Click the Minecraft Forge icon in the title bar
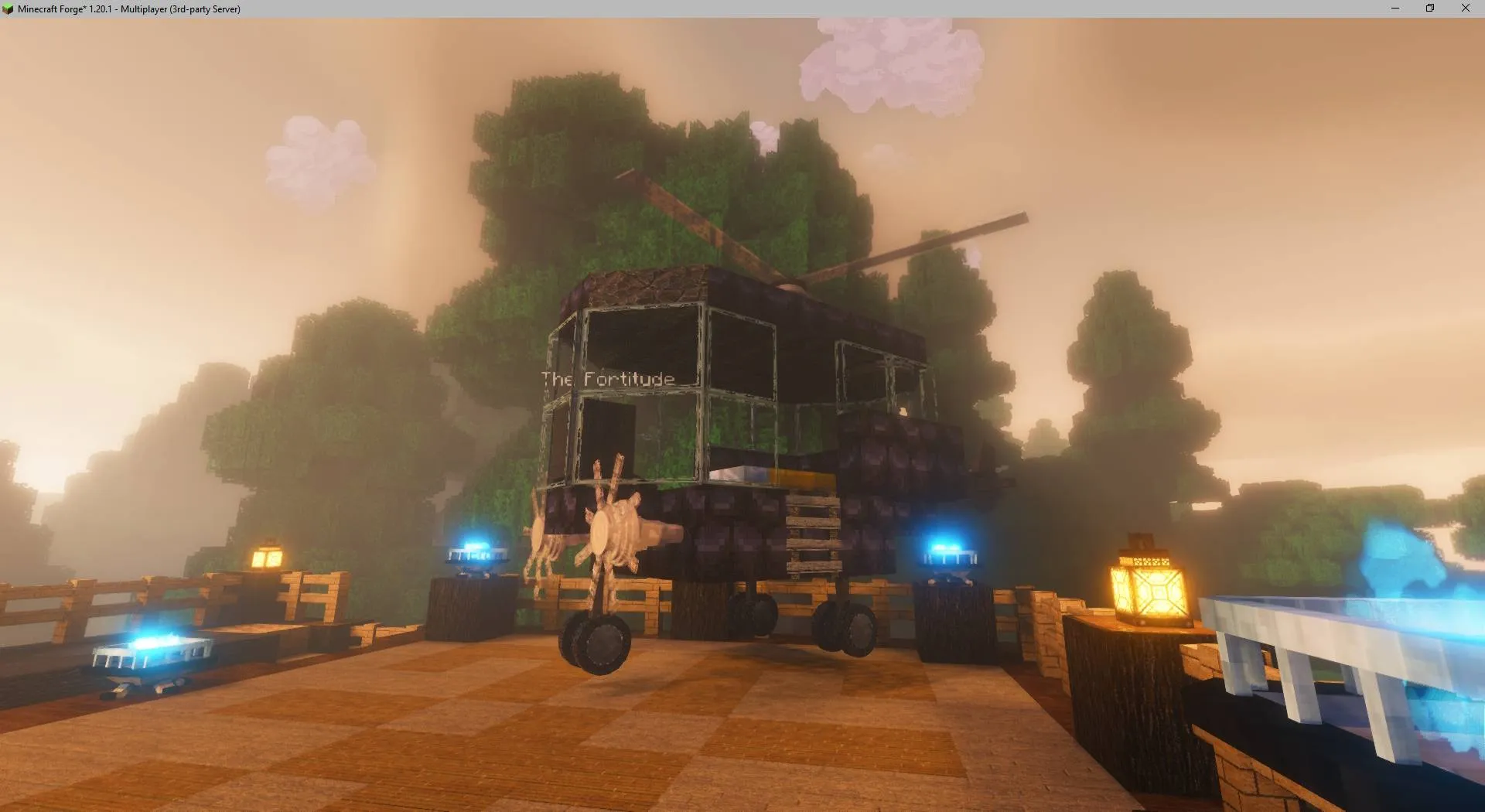The height and width of the screenshot is (812, 1485). [9, 9]
